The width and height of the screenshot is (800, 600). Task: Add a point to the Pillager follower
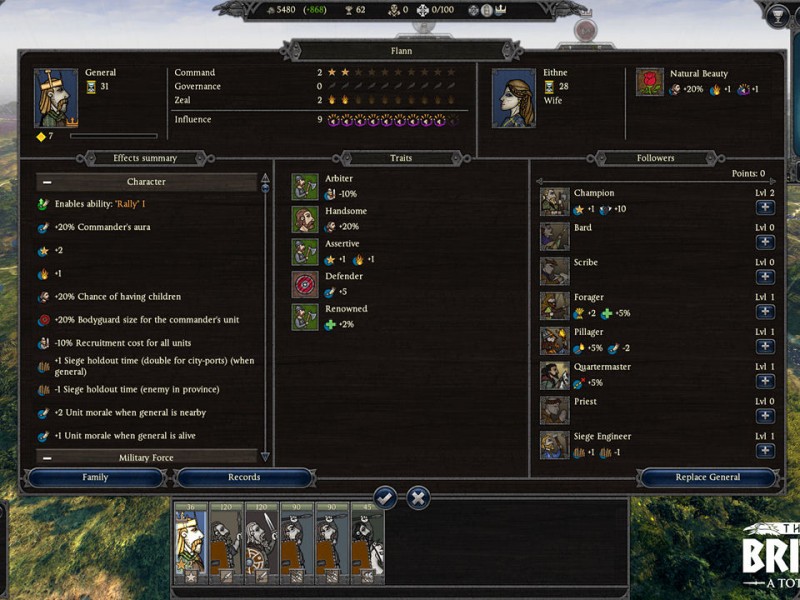(765, 347)
